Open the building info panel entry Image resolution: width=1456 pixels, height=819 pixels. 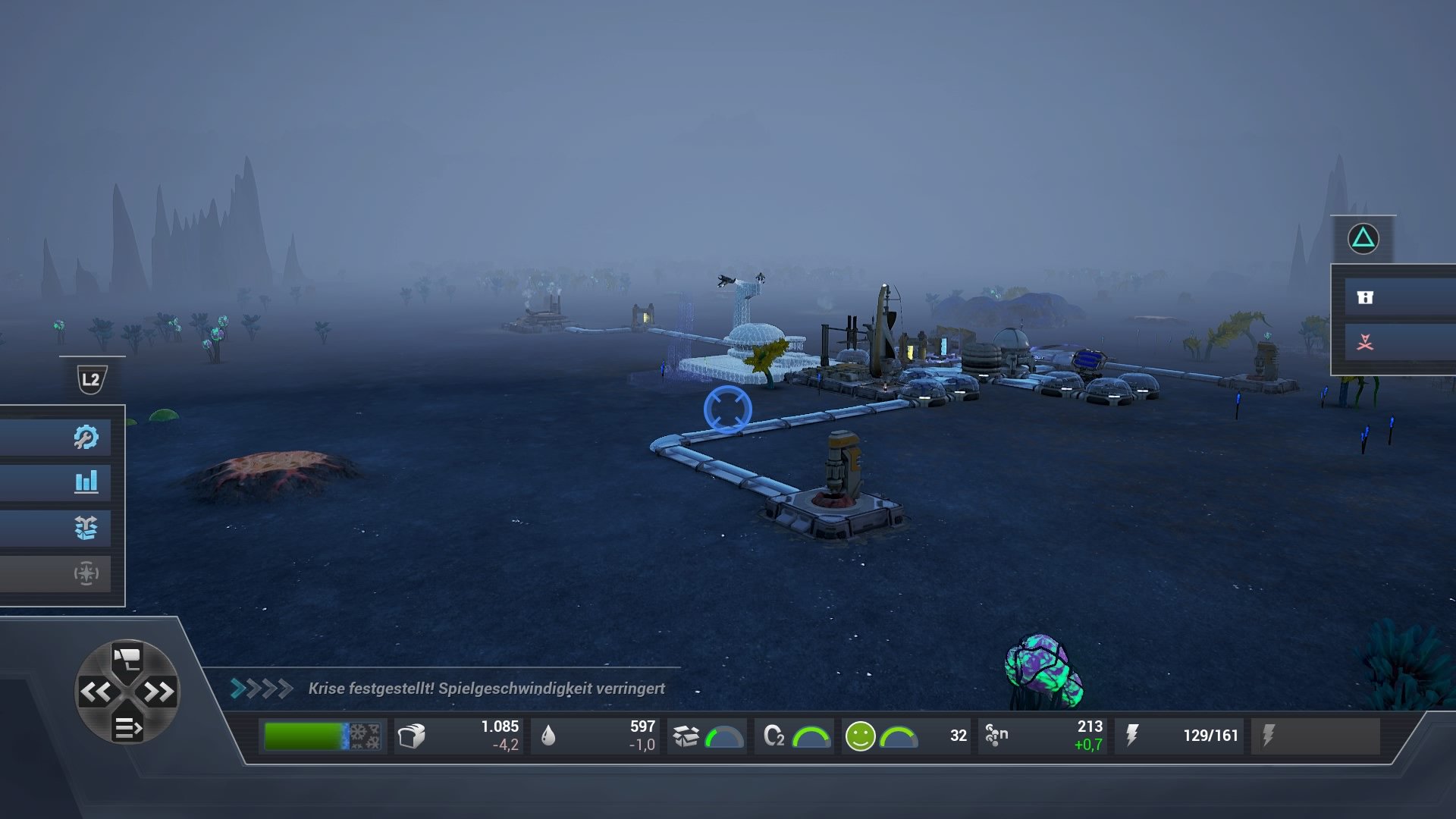[1364, 297]
